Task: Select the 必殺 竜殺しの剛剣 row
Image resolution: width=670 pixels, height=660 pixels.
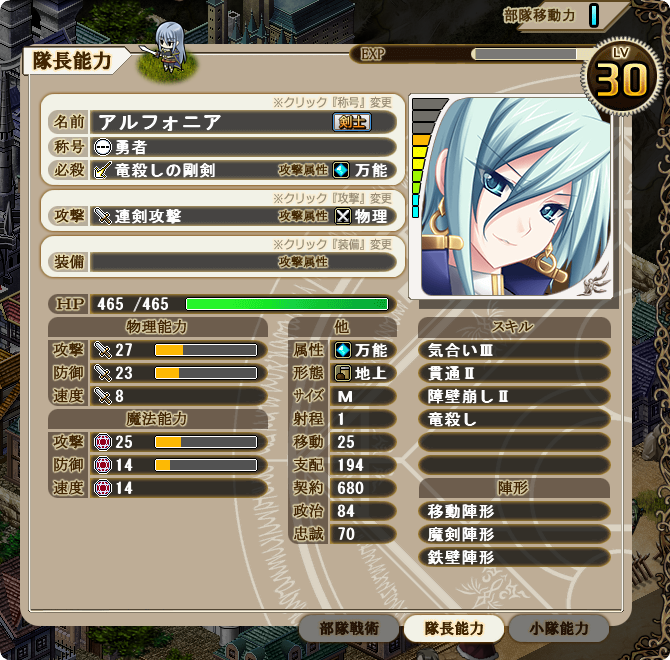Action: click(x=243, y=170)
